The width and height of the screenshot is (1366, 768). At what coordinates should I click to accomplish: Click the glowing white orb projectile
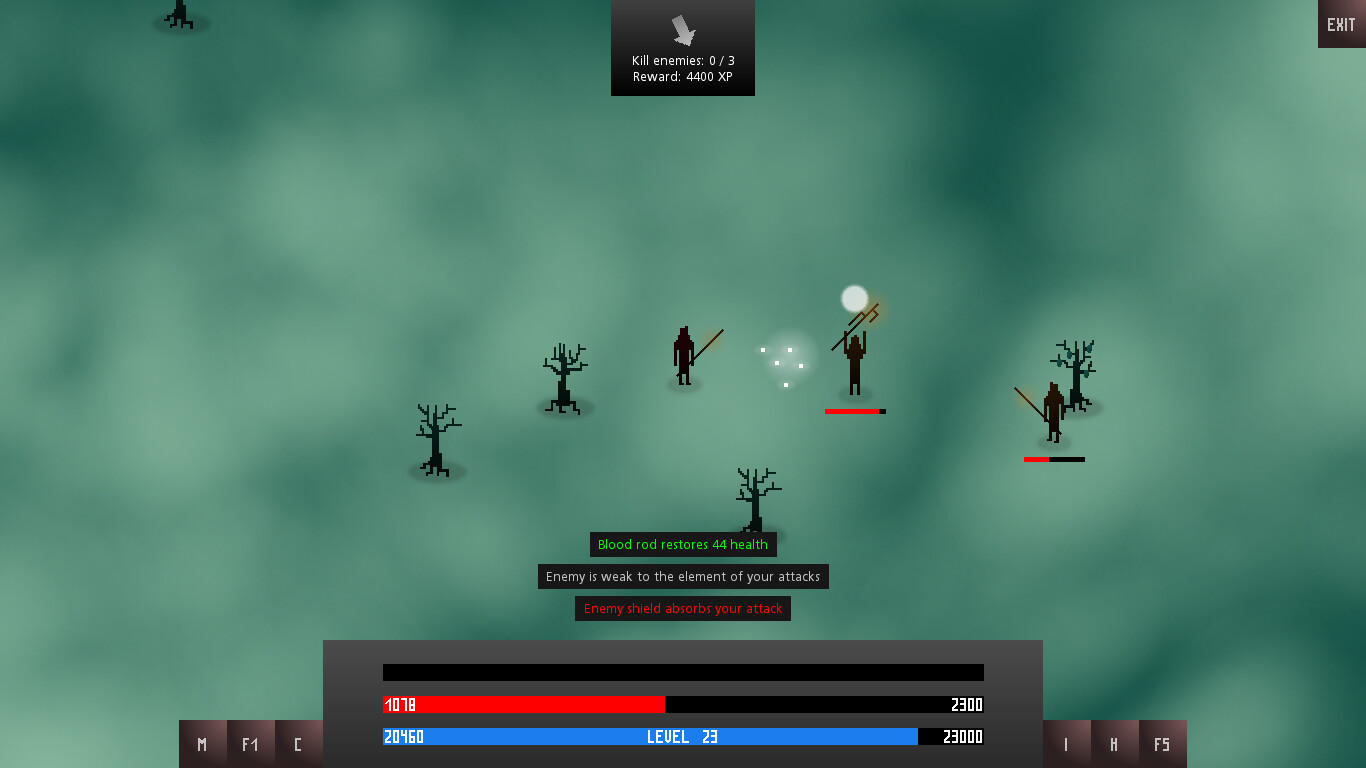point(854,297)
